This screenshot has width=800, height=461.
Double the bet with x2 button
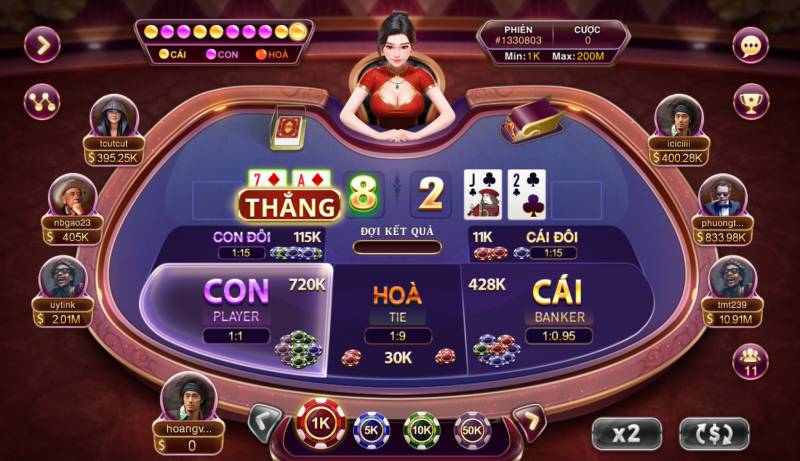coord(626,433)
